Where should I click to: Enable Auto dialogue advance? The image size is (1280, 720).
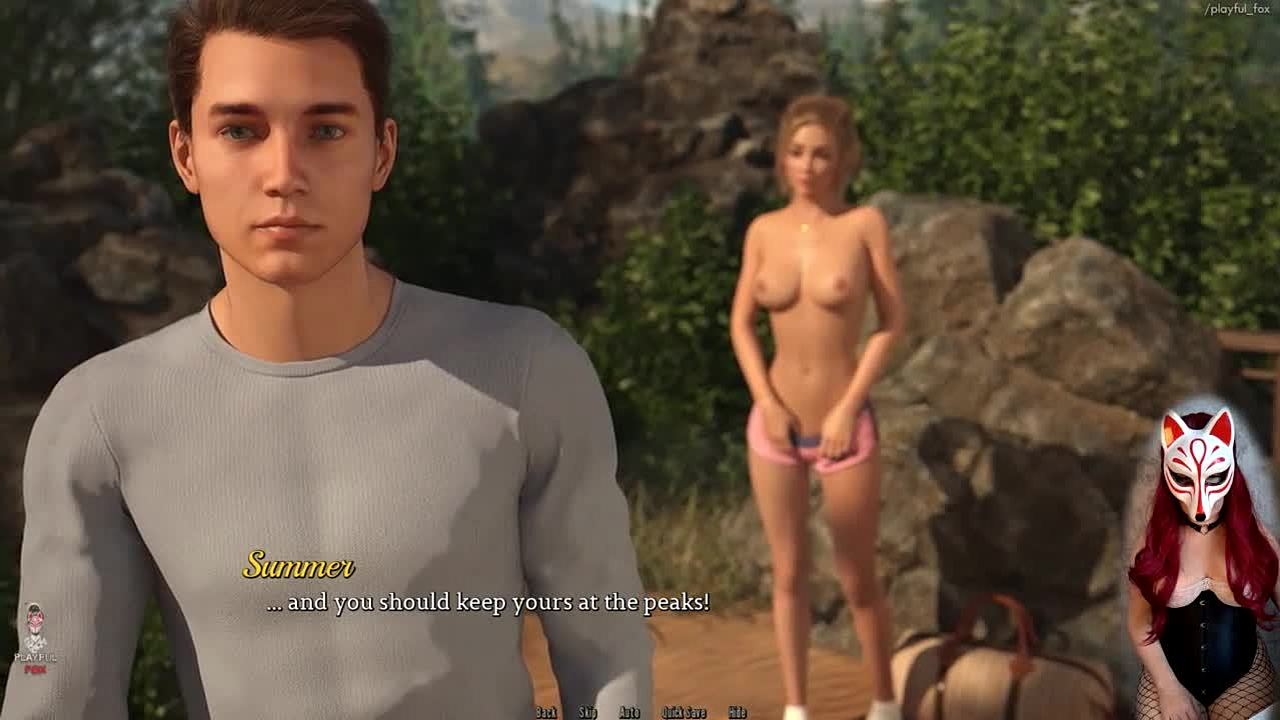click(629, 712)
